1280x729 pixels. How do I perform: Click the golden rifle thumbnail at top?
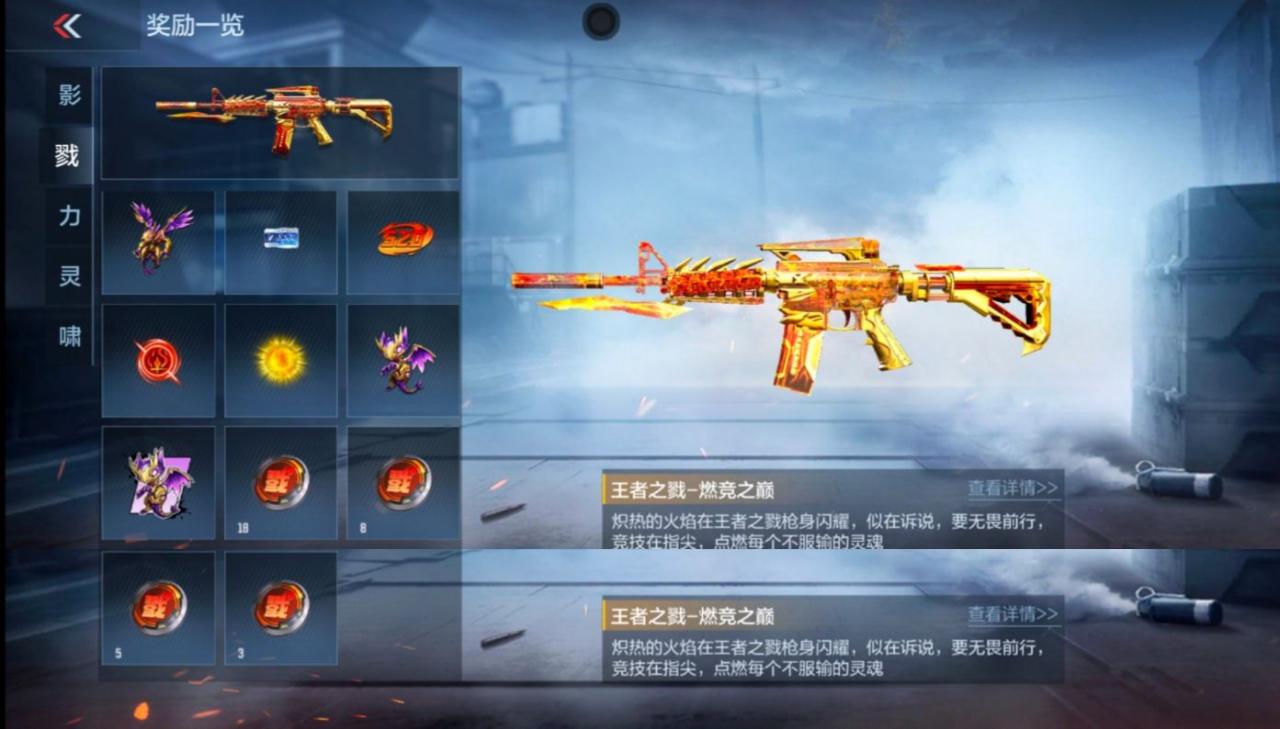point(280,122)
